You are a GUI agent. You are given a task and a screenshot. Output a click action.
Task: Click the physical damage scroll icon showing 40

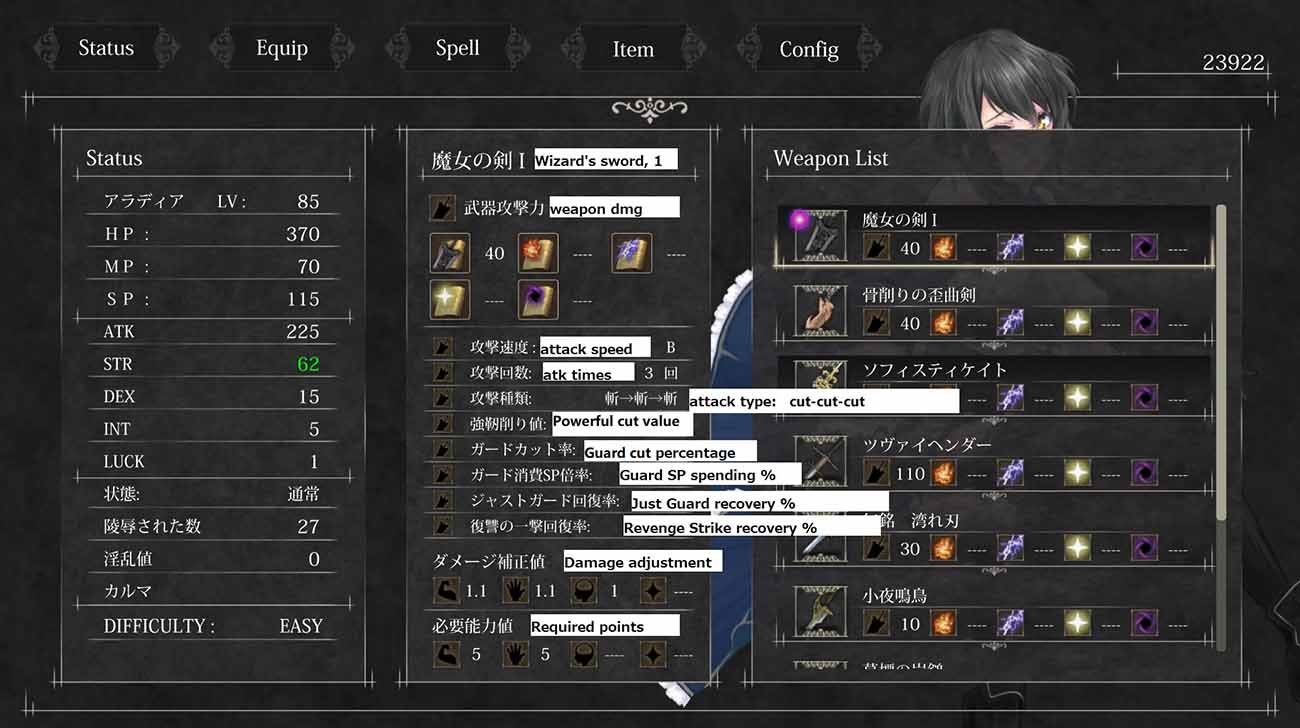click(x=449, y=253)
